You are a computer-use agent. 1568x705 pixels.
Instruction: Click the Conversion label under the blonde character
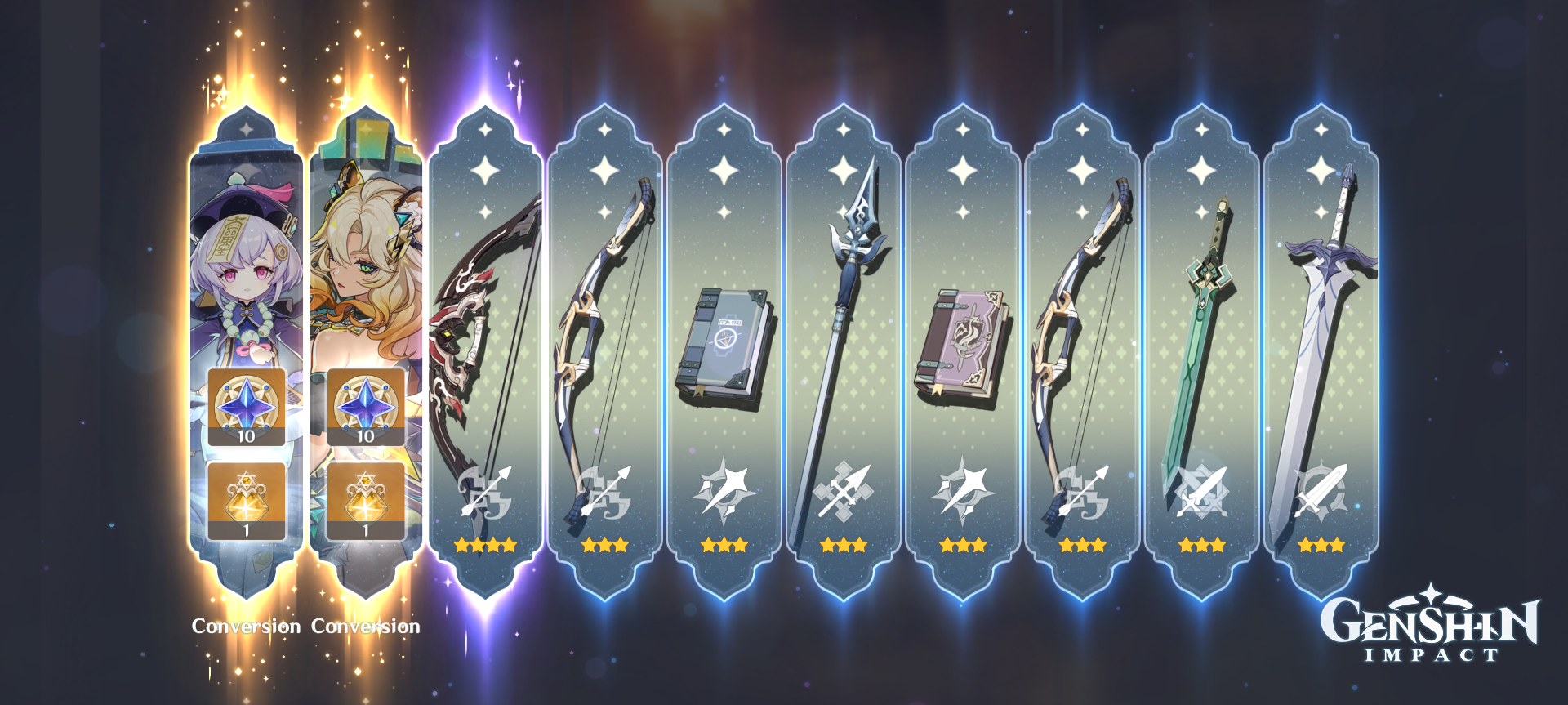(x=367, y=627)
